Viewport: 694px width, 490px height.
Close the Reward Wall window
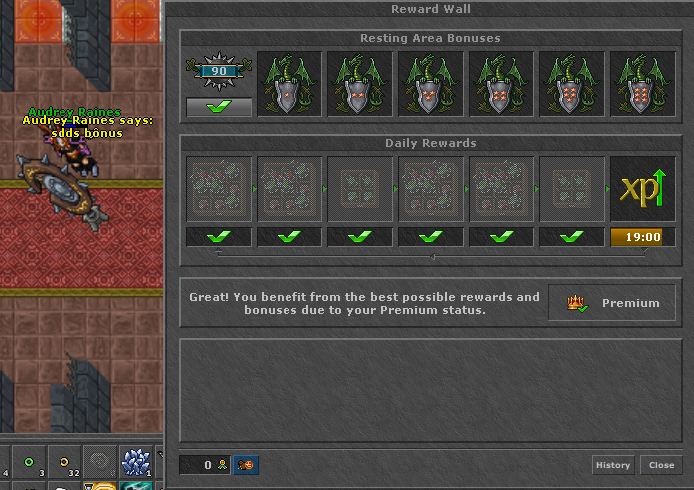pyautogui.click(x=661, y=465)
